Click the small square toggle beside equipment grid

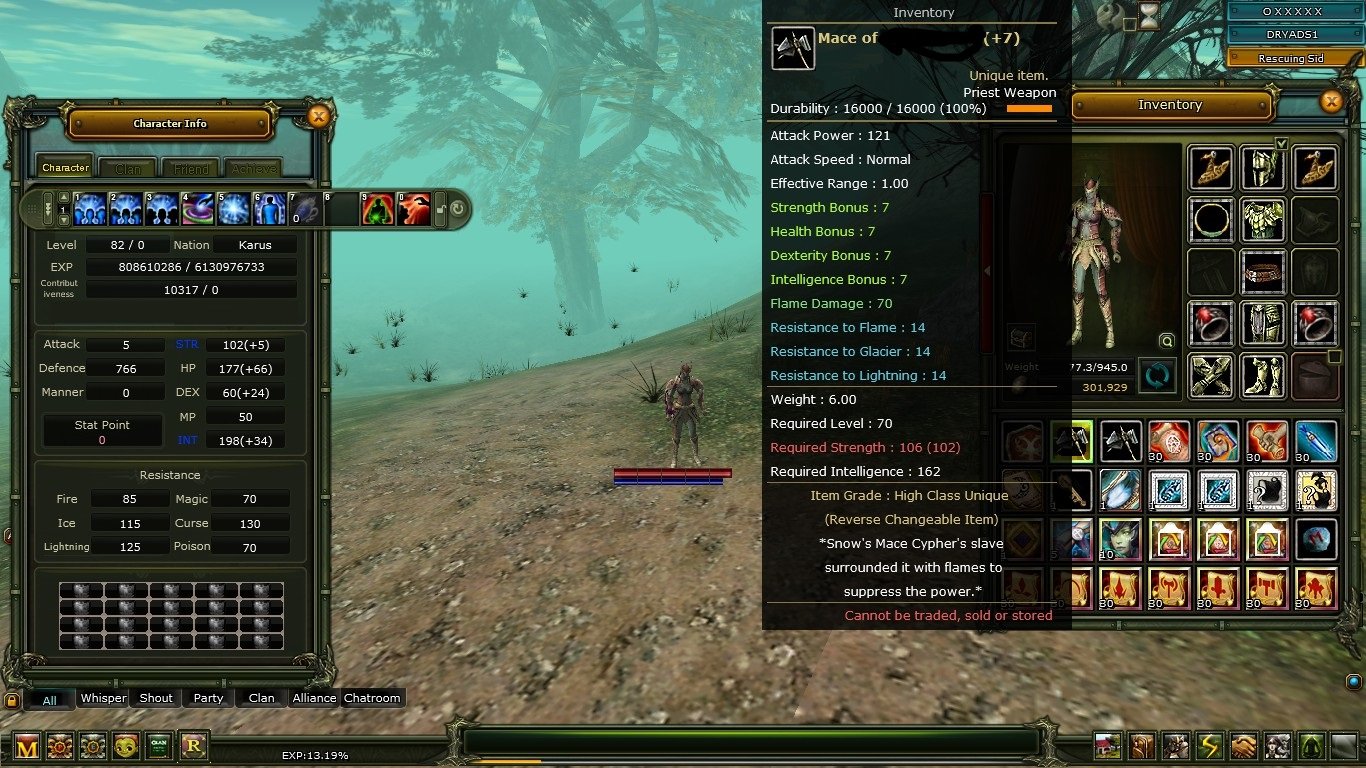tap(1337, 357)
